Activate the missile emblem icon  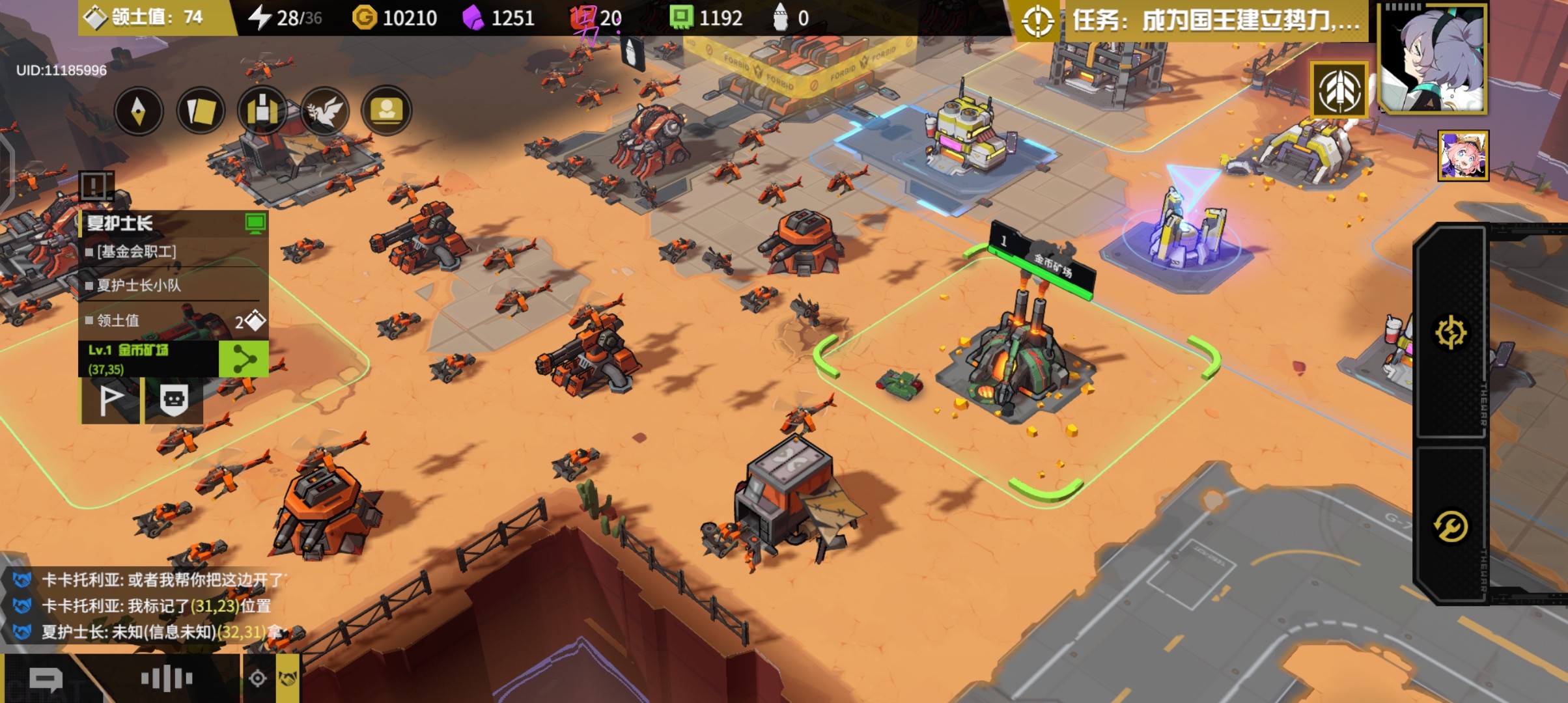point(1339,91)
